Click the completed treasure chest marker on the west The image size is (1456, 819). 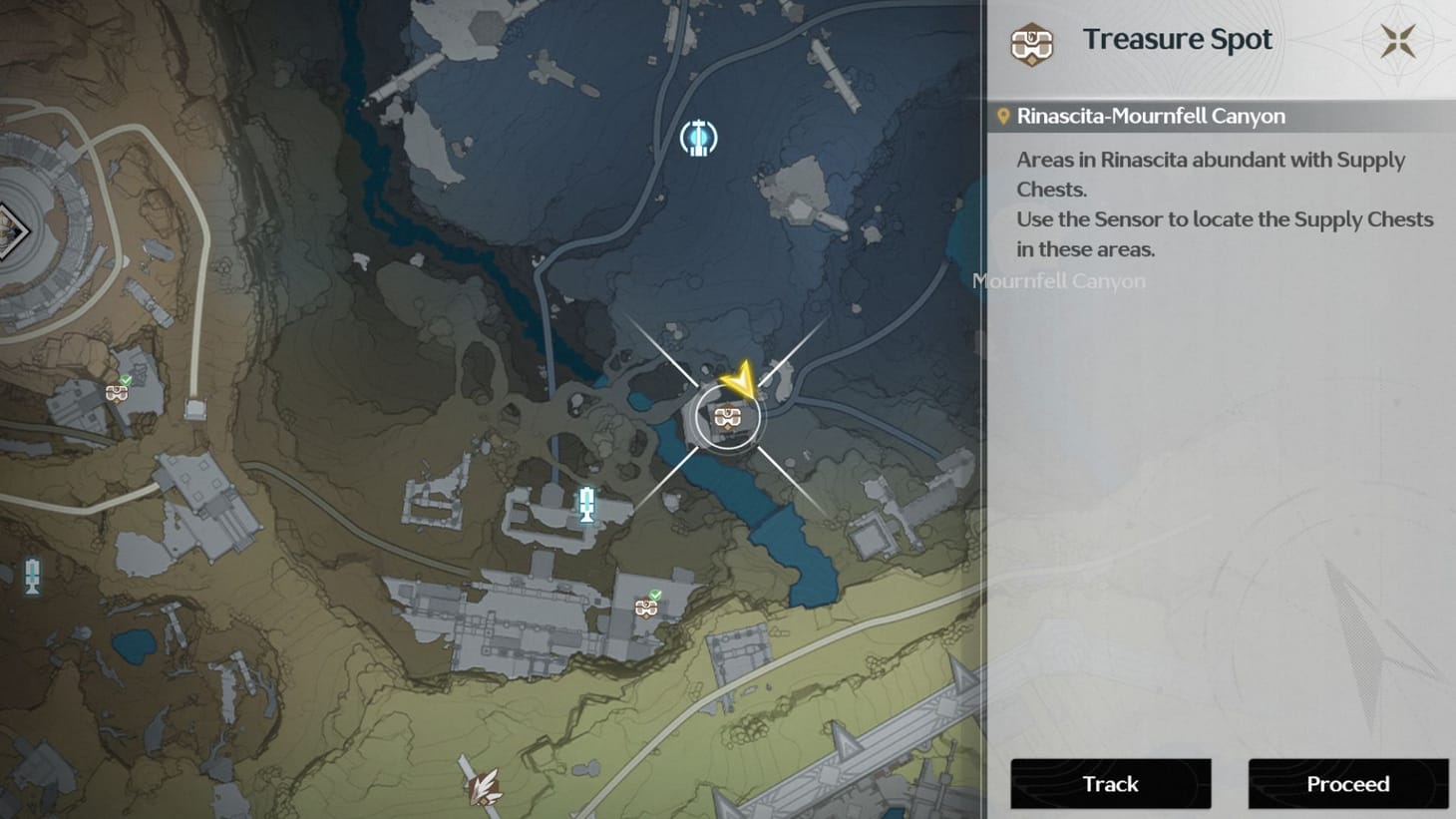pyautogui.click(x=117, y=393)
